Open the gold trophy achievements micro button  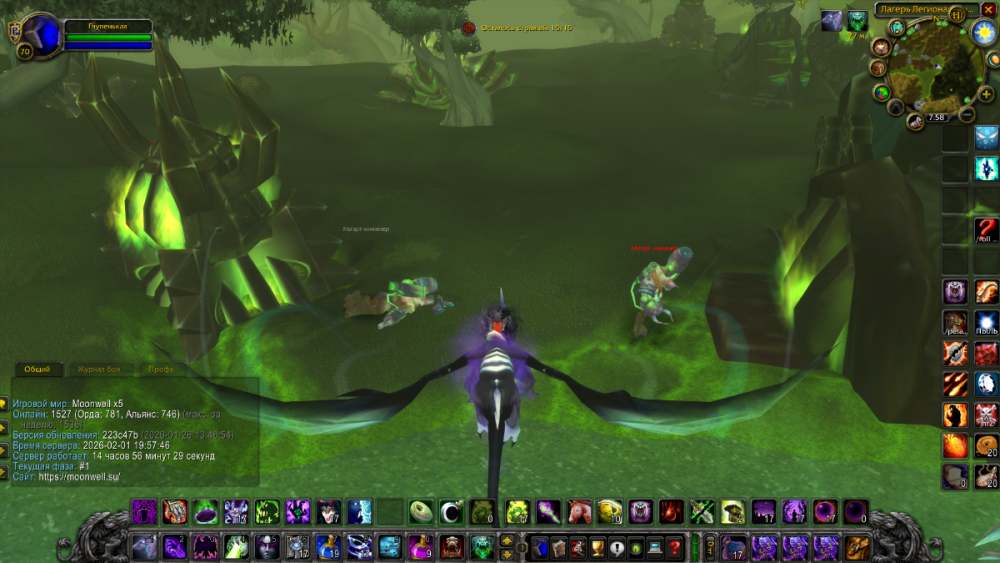point(597,547)
